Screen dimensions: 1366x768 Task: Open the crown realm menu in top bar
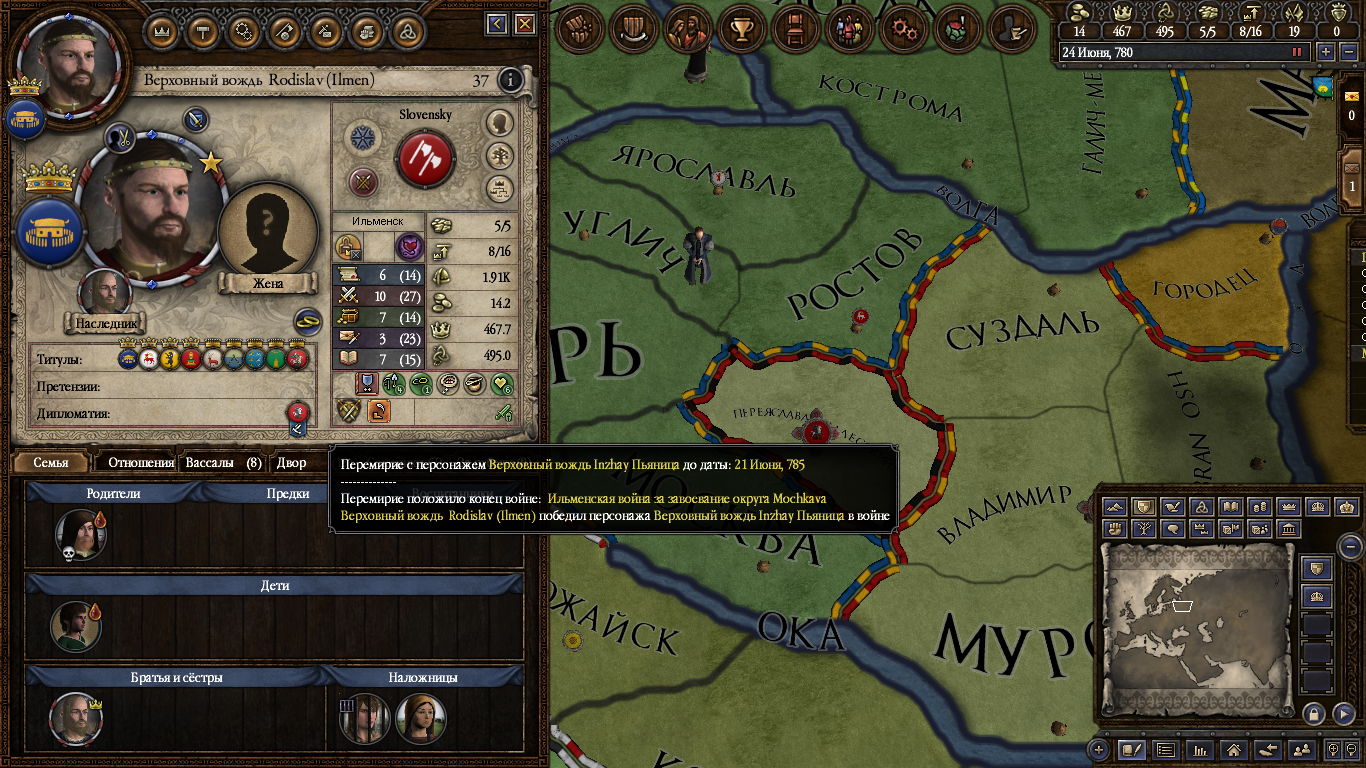coord(162,31)
